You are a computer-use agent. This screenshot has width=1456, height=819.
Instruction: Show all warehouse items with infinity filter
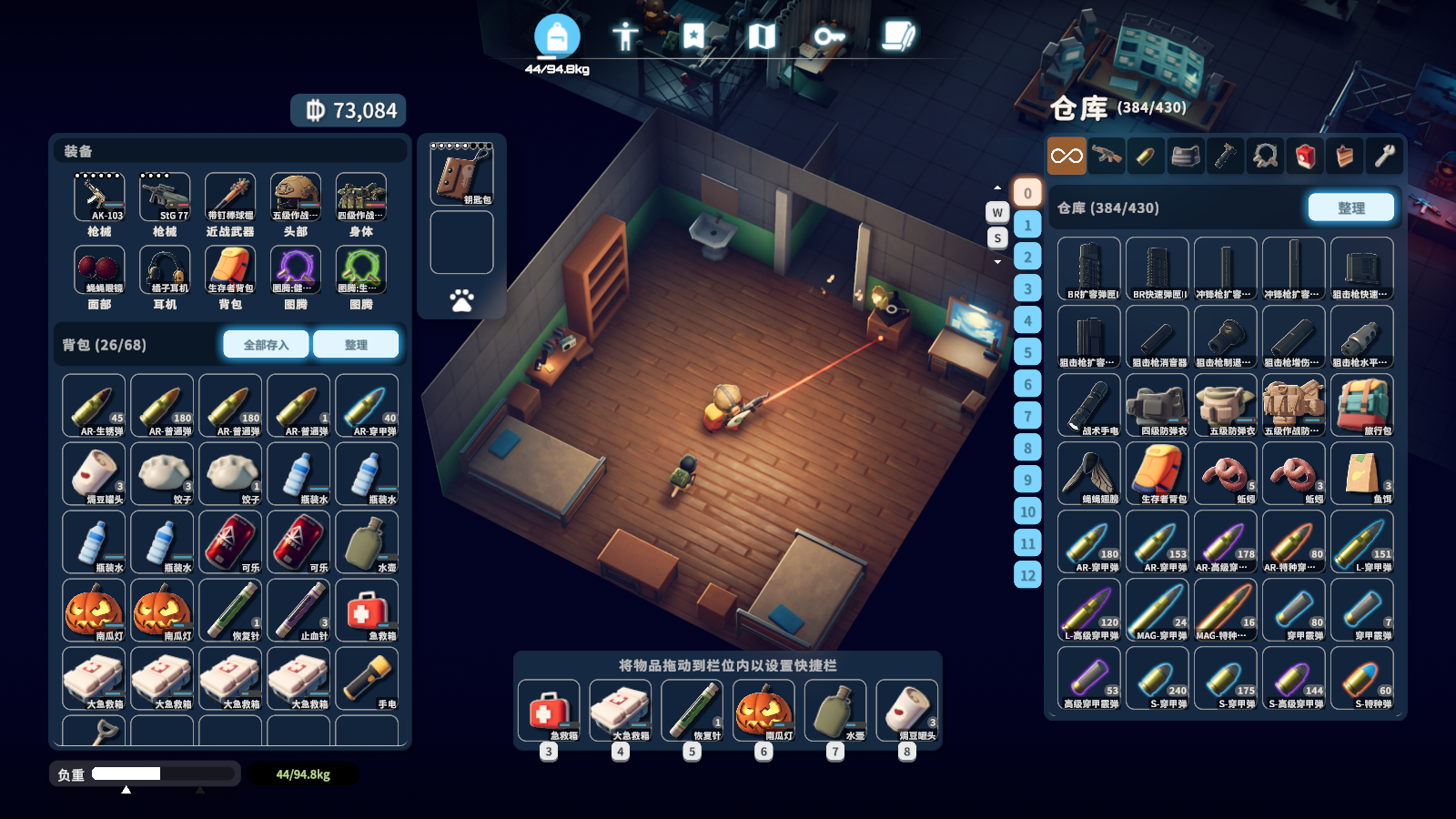[1067, 157]
